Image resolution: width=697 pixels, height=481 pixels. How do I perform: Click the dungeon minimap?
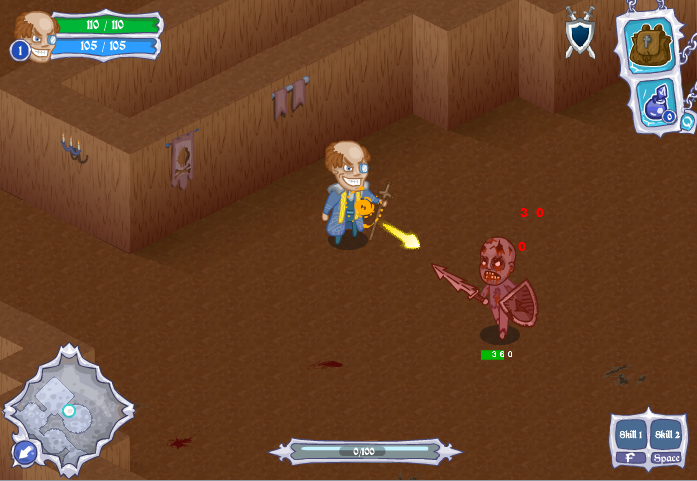(68, 408)
